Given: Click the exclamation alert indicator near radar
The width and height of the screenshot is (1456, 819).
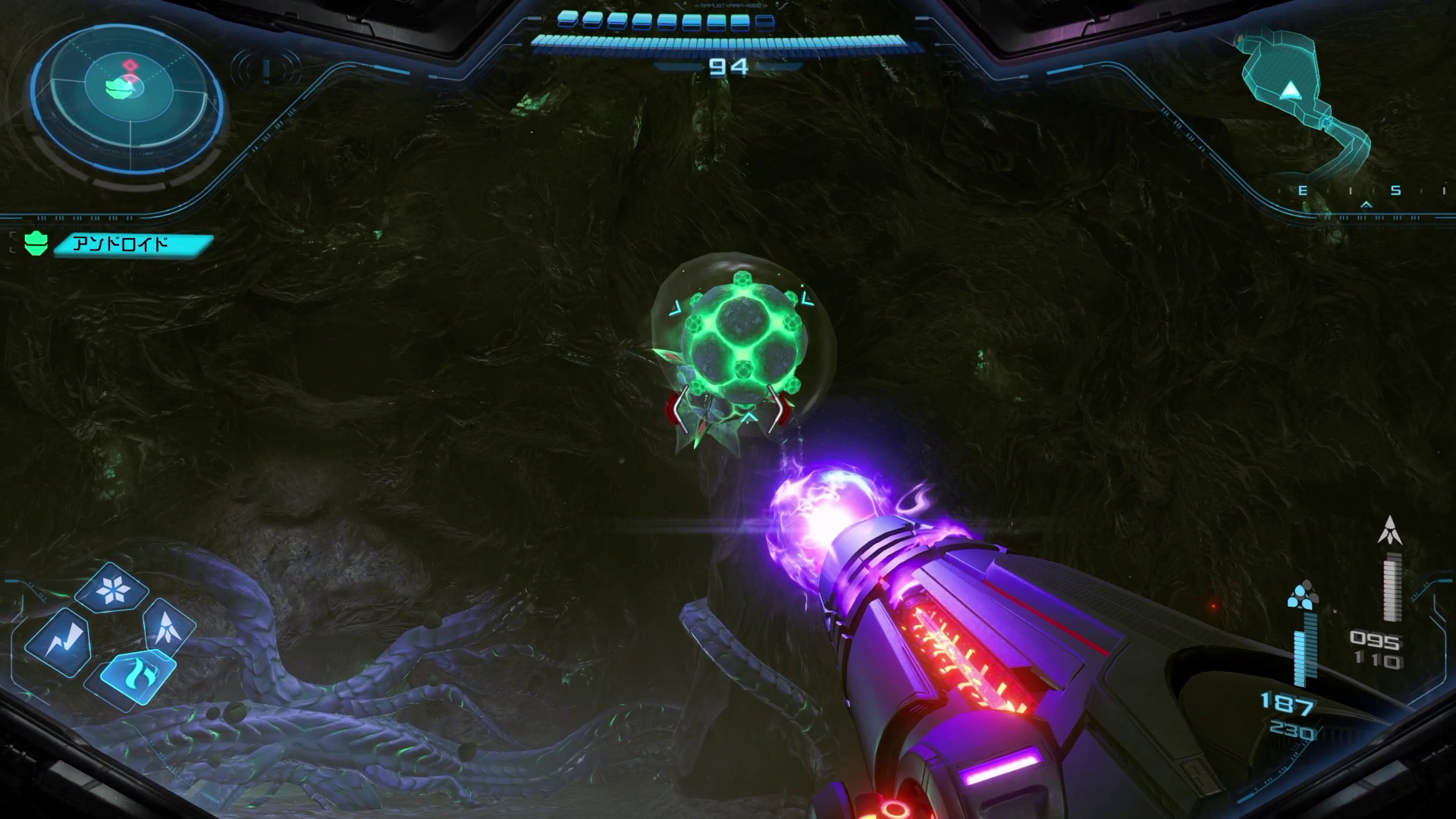Looking at the screenshot, I should pyautogui.click(x=266, y=71).
